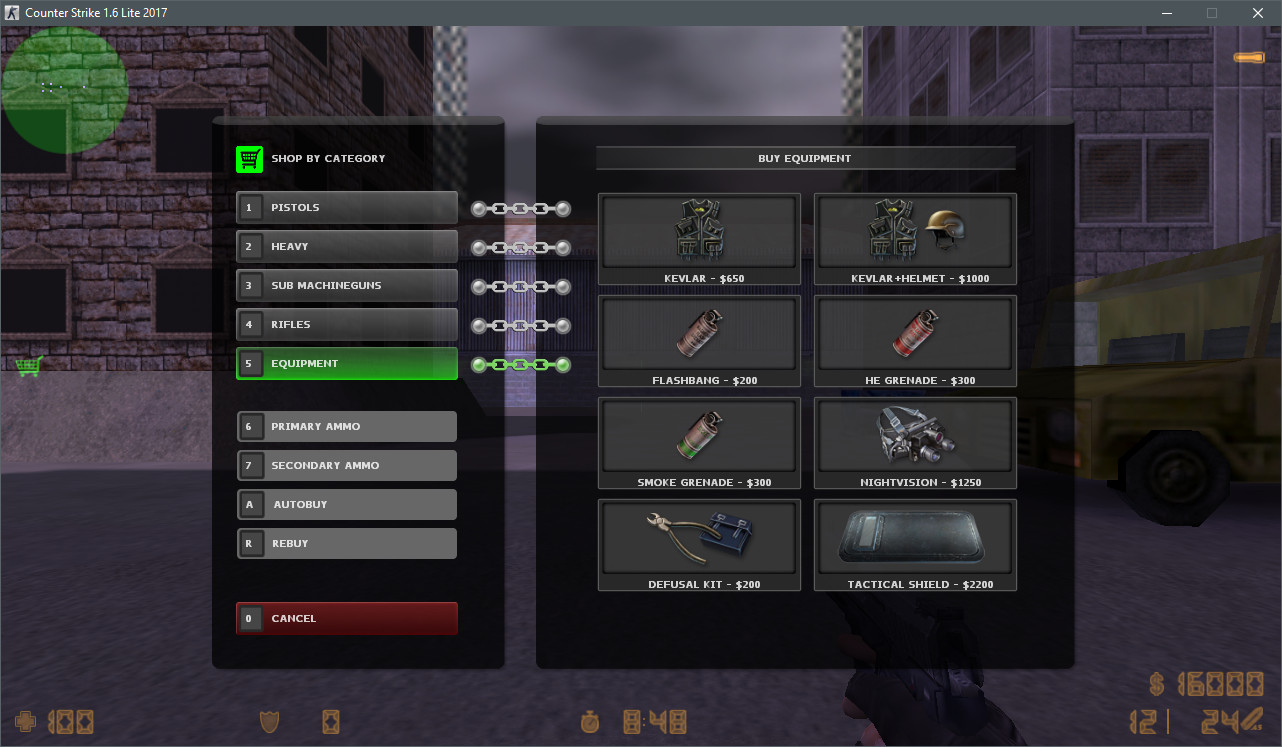The width and height of the screenshot is (1282, 747).
Task: Purchase the HE Grenade
Action: pyautogui.click(x=914, y=340)
